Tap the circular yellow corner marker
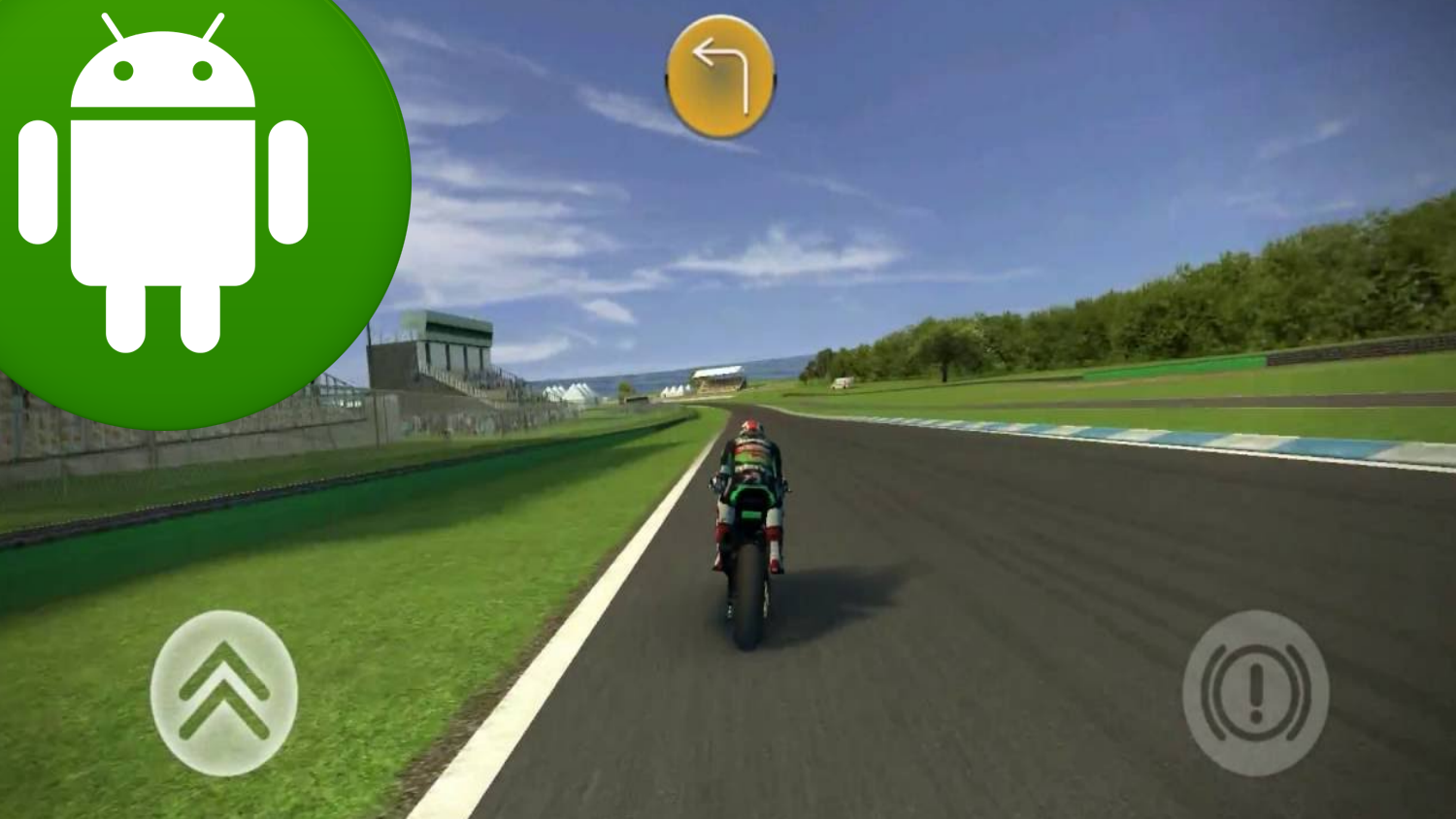1456x819 pixels. point(719,74)
